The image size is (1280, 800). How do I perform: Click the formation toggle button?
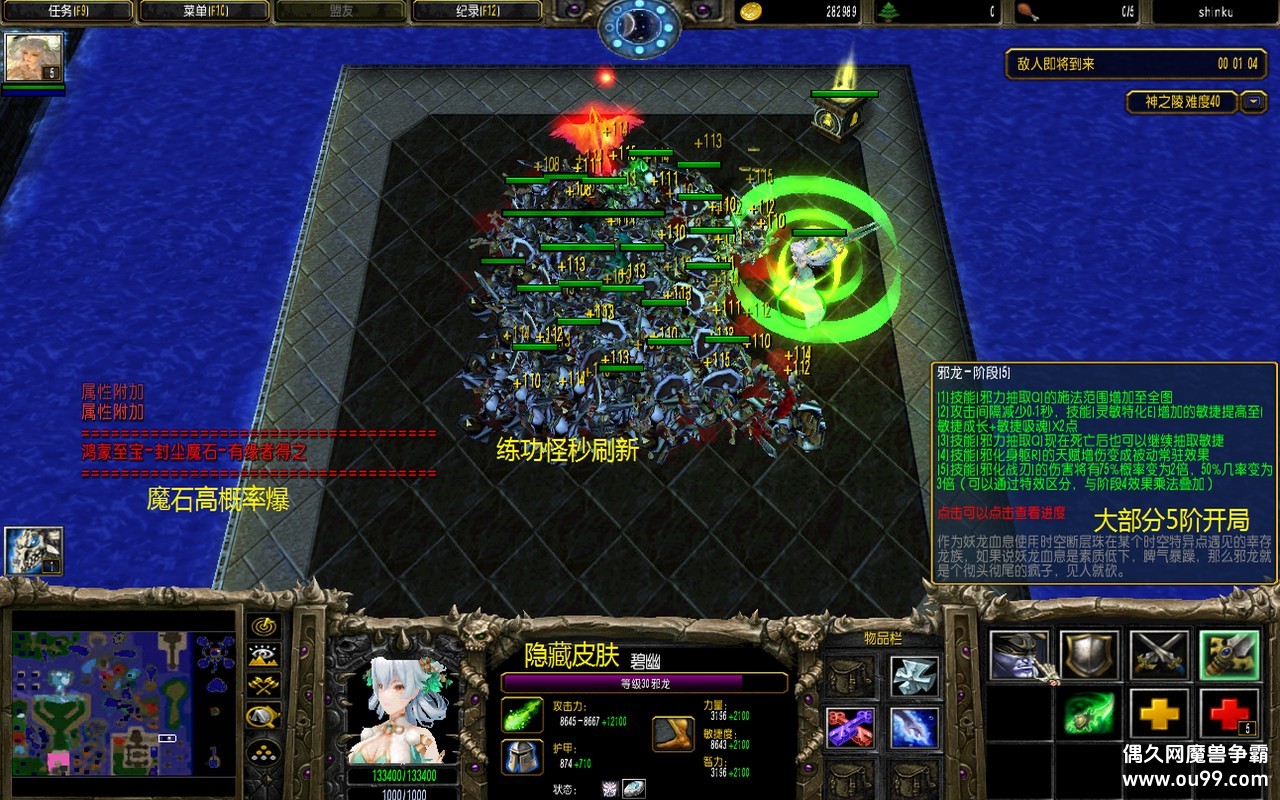(x=264, y=751)
